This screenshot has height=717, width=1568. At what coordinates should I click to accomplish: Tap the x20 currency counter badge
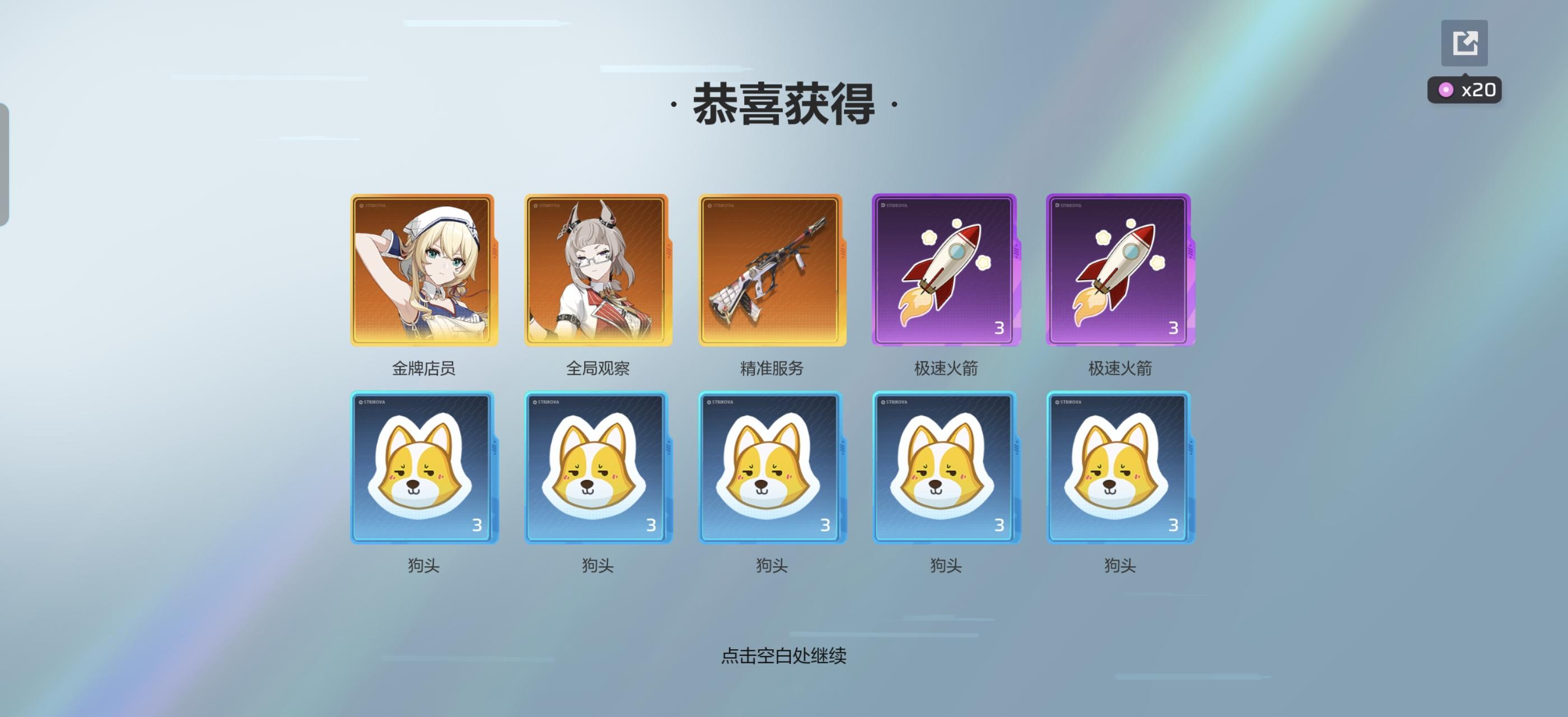[x=1464, y=90]
